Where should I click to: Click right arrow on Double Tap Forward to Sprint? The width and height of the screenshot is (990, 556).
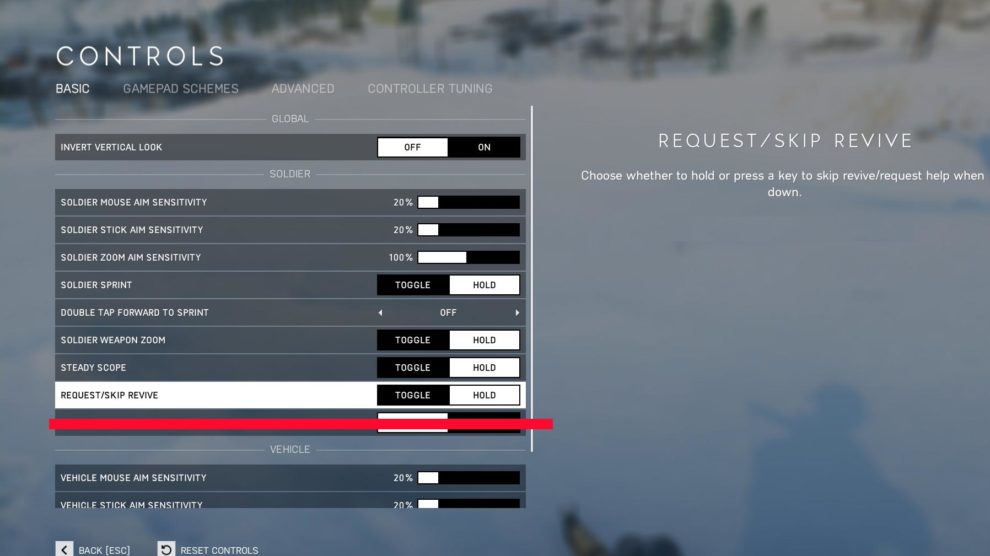tap(517, 313)
